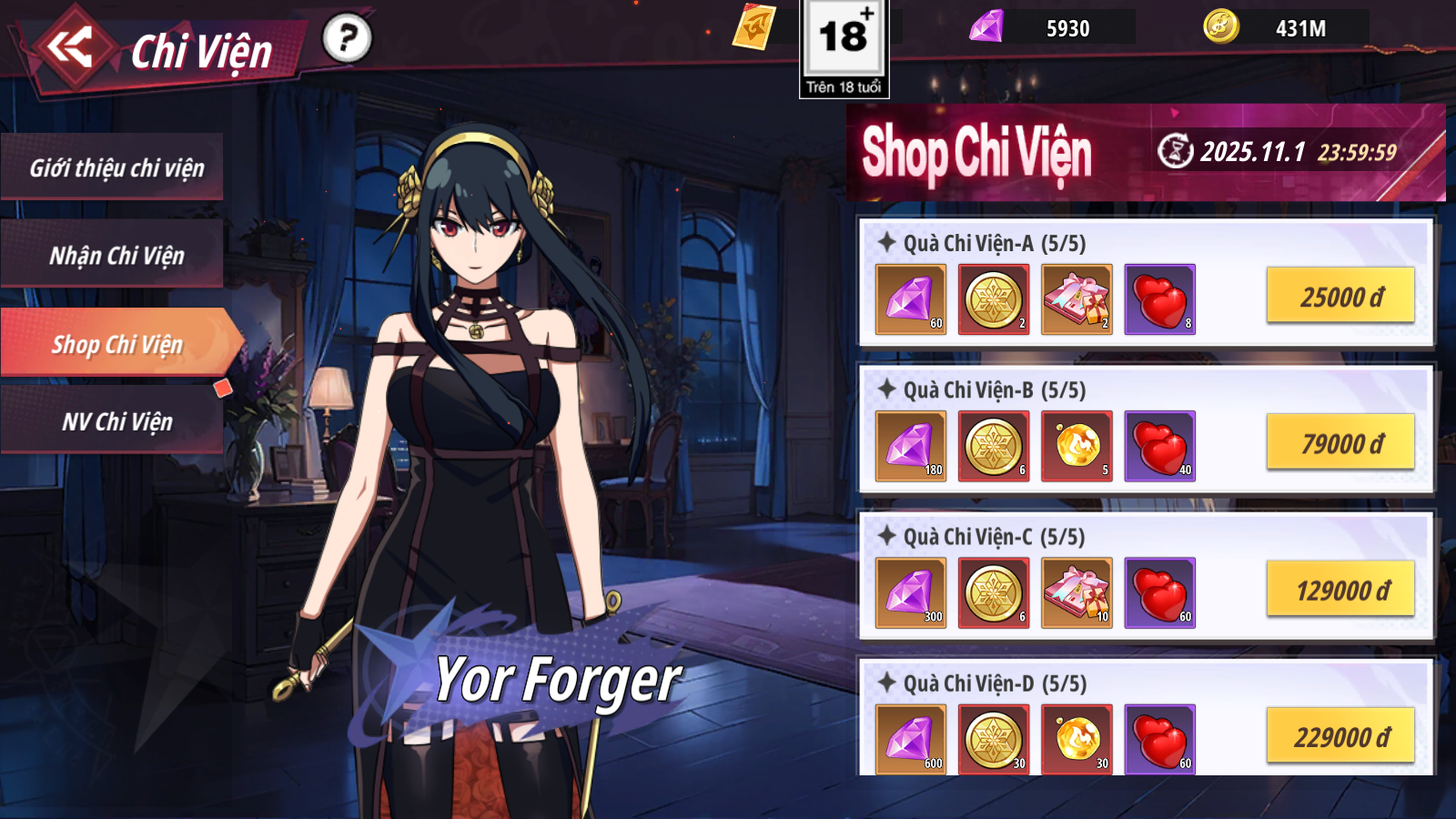Purchase Quà Chi Viện-B for 79000 đ
This screenshot has height=819, width=1456.
point(1340,443)
